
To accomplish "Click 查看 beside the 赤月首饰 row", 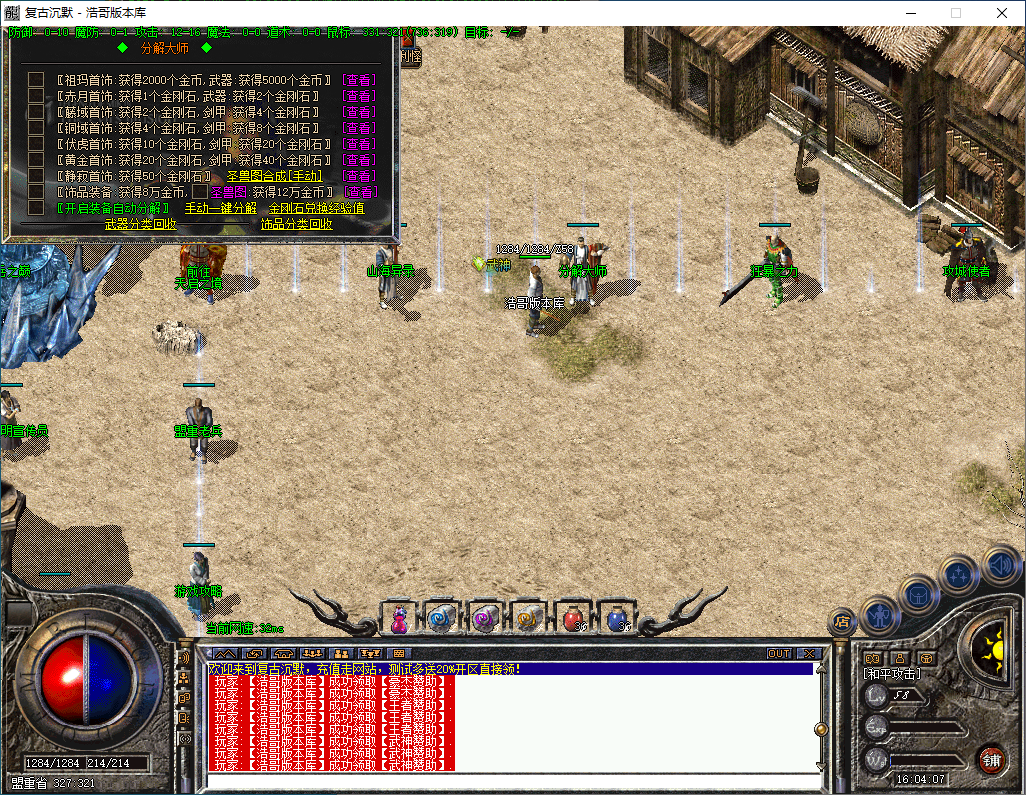I will click(x=359, y=96).
